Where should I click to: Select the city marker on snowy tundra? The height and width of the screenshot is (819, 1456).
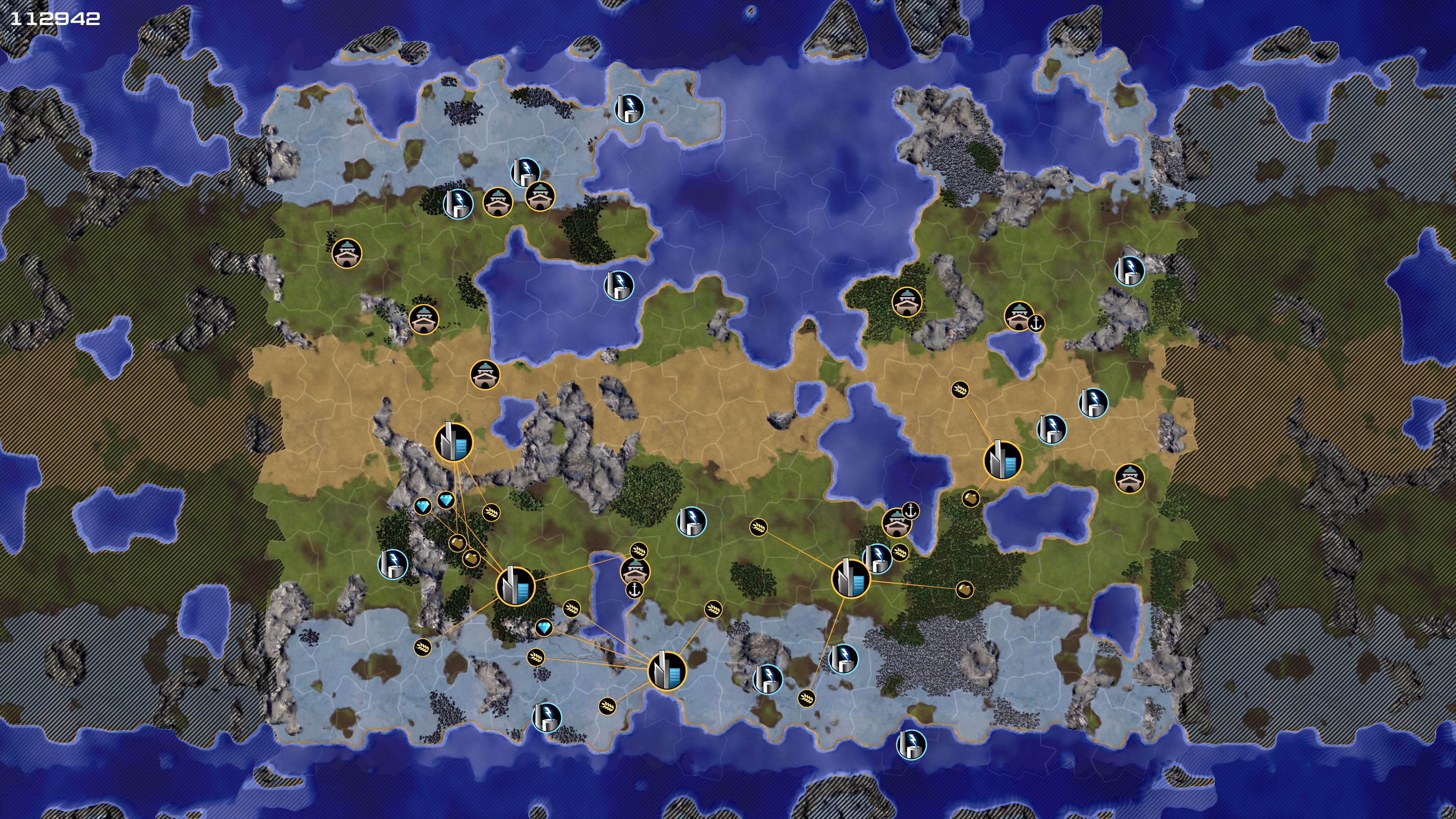pos(667,671)
